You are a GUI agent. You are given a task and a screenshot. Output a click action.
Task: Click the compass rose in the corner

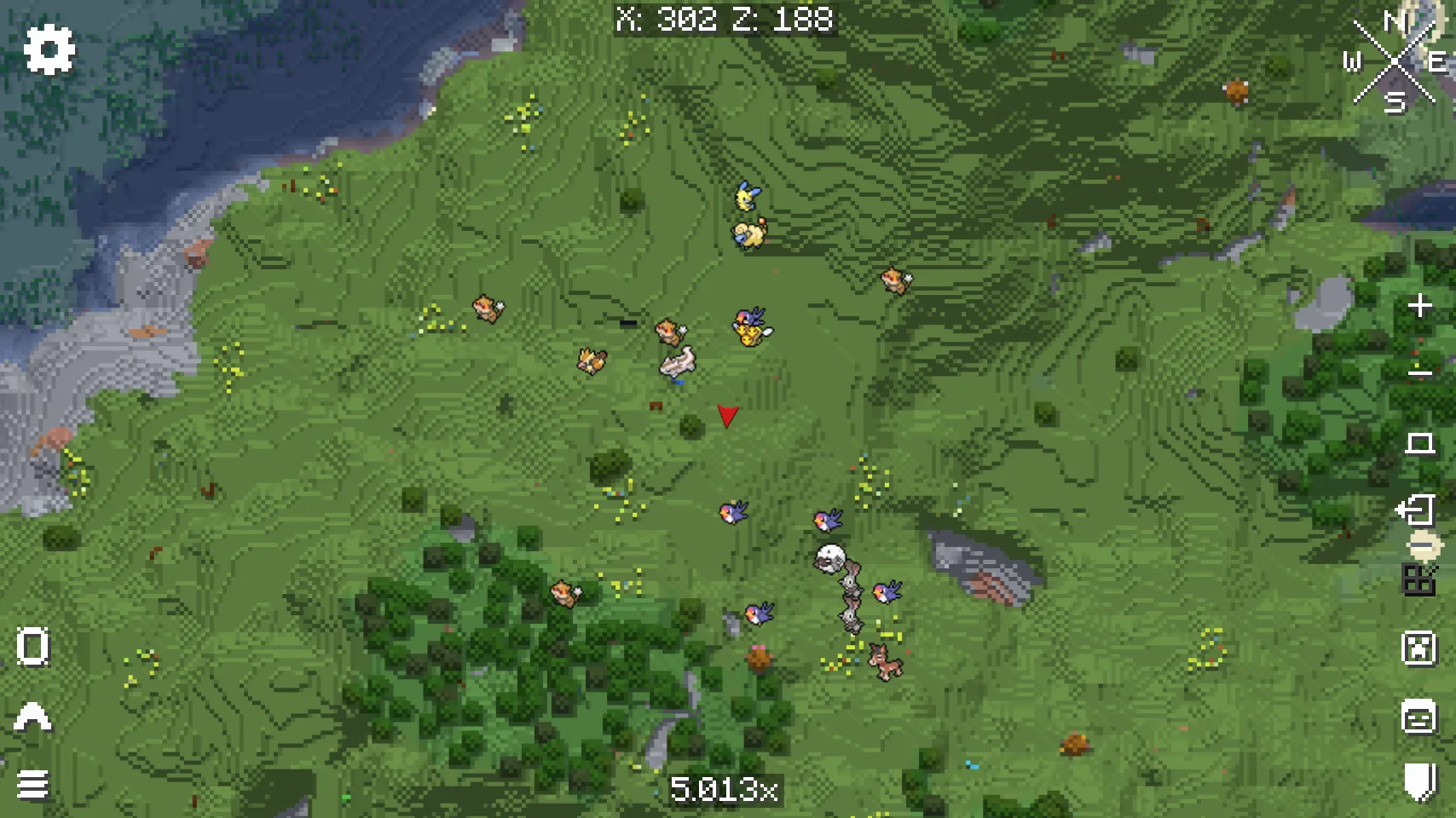1395,61
